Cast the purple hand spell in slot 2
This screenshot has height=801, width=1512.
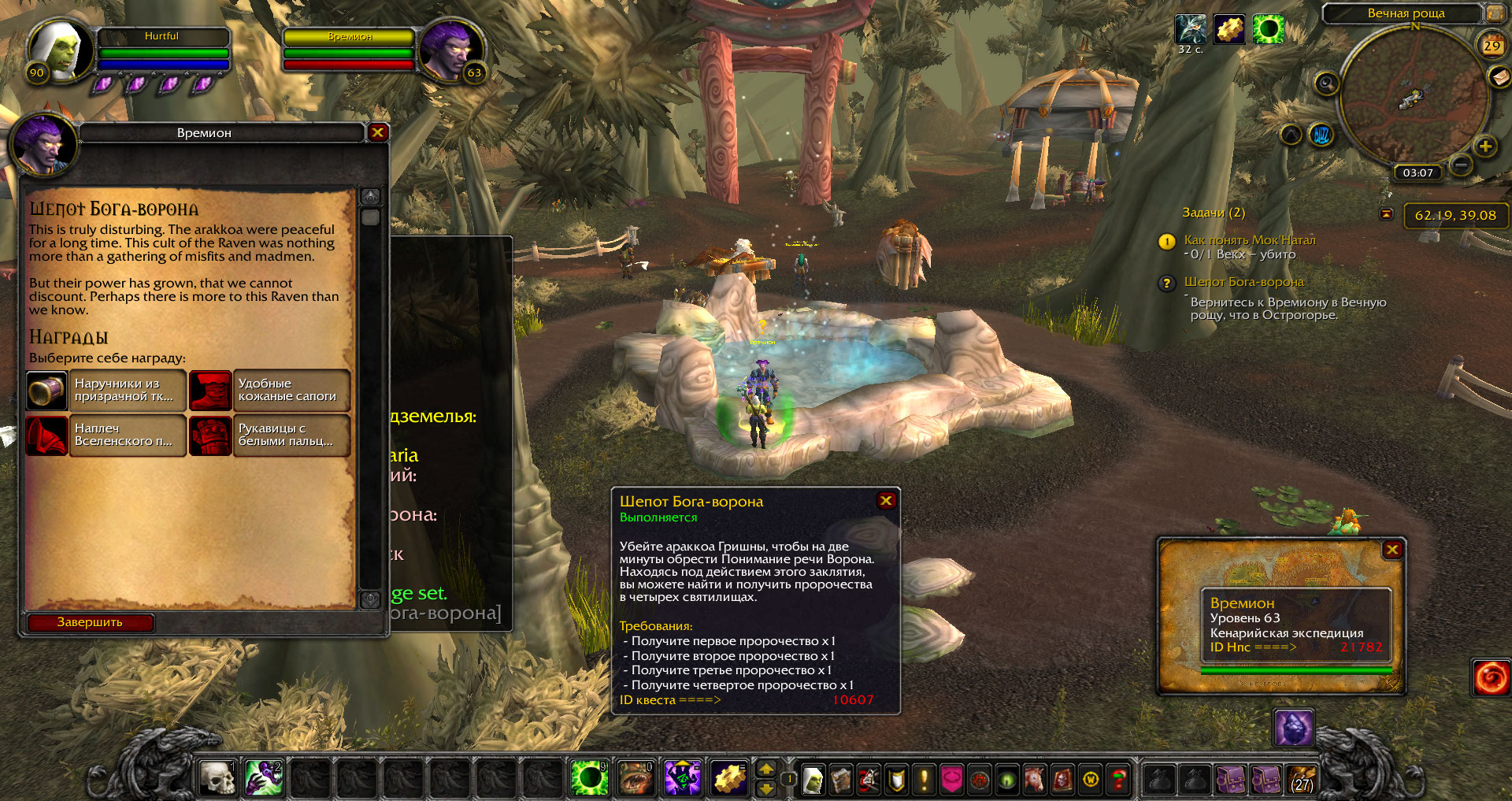click(x=264, y=778)
